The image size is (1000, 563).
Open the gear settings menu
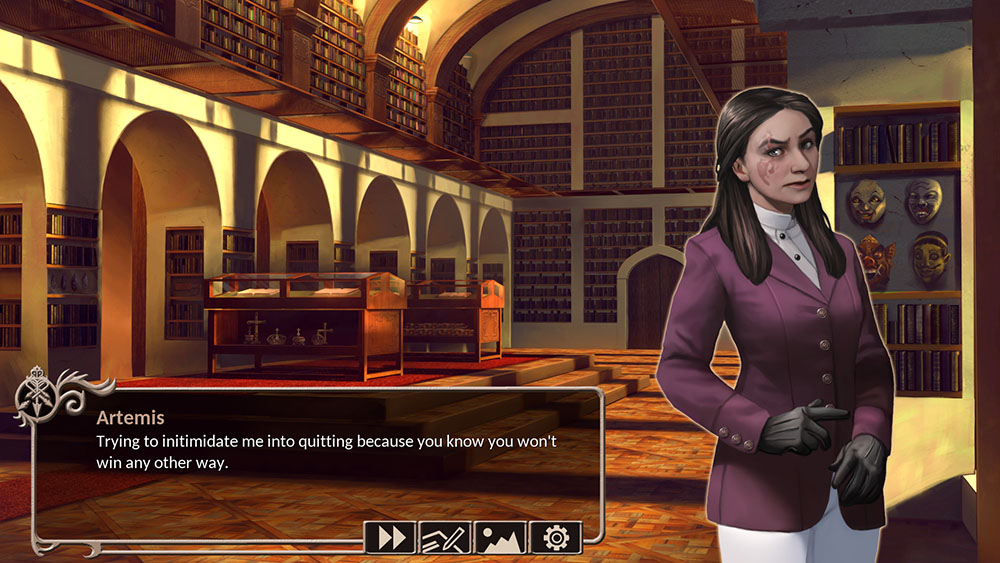click(x=555, y=538)
